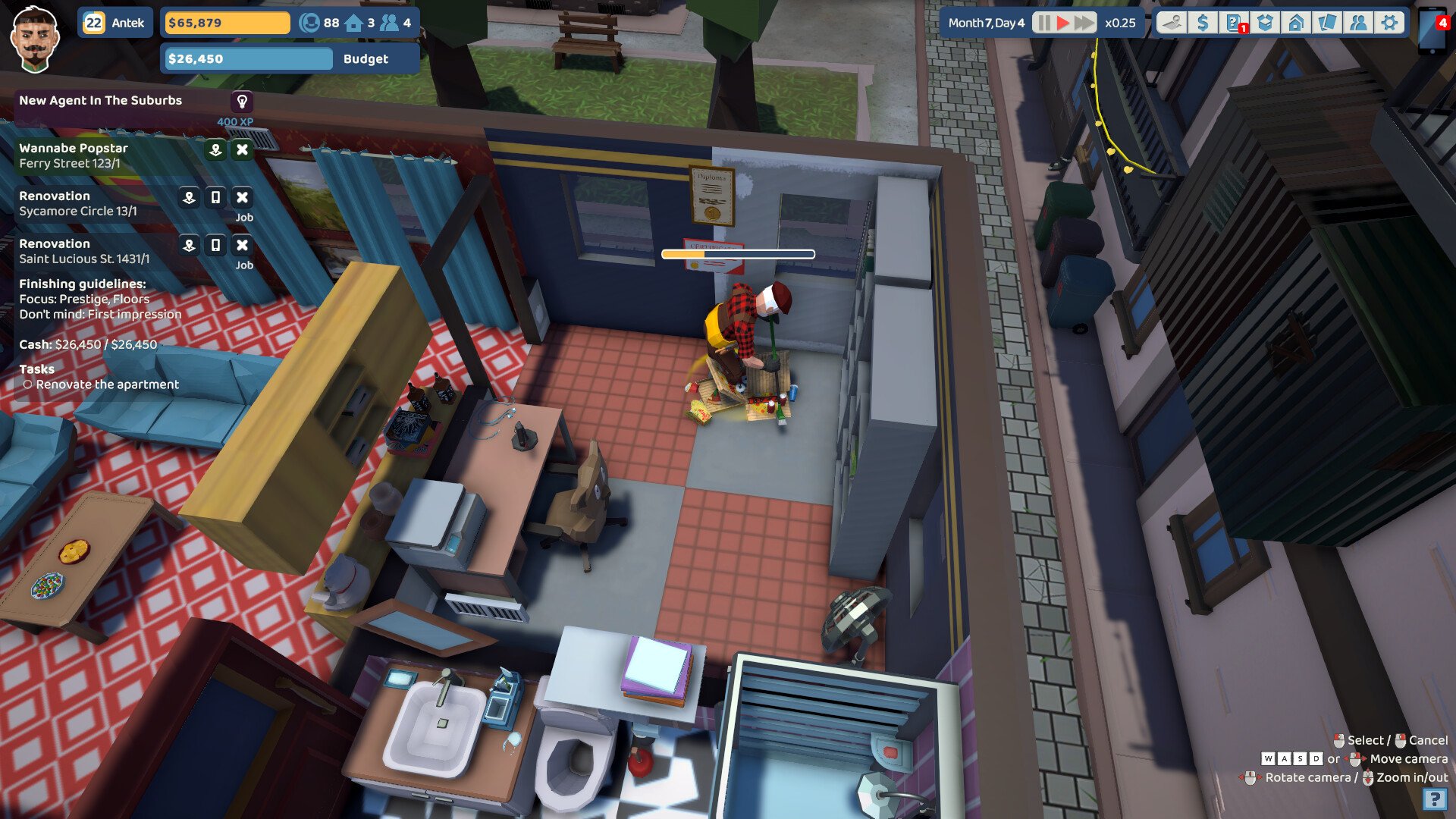Open the quest log with notification
Screen dimensions: 1456x819
coord(1234,23)
